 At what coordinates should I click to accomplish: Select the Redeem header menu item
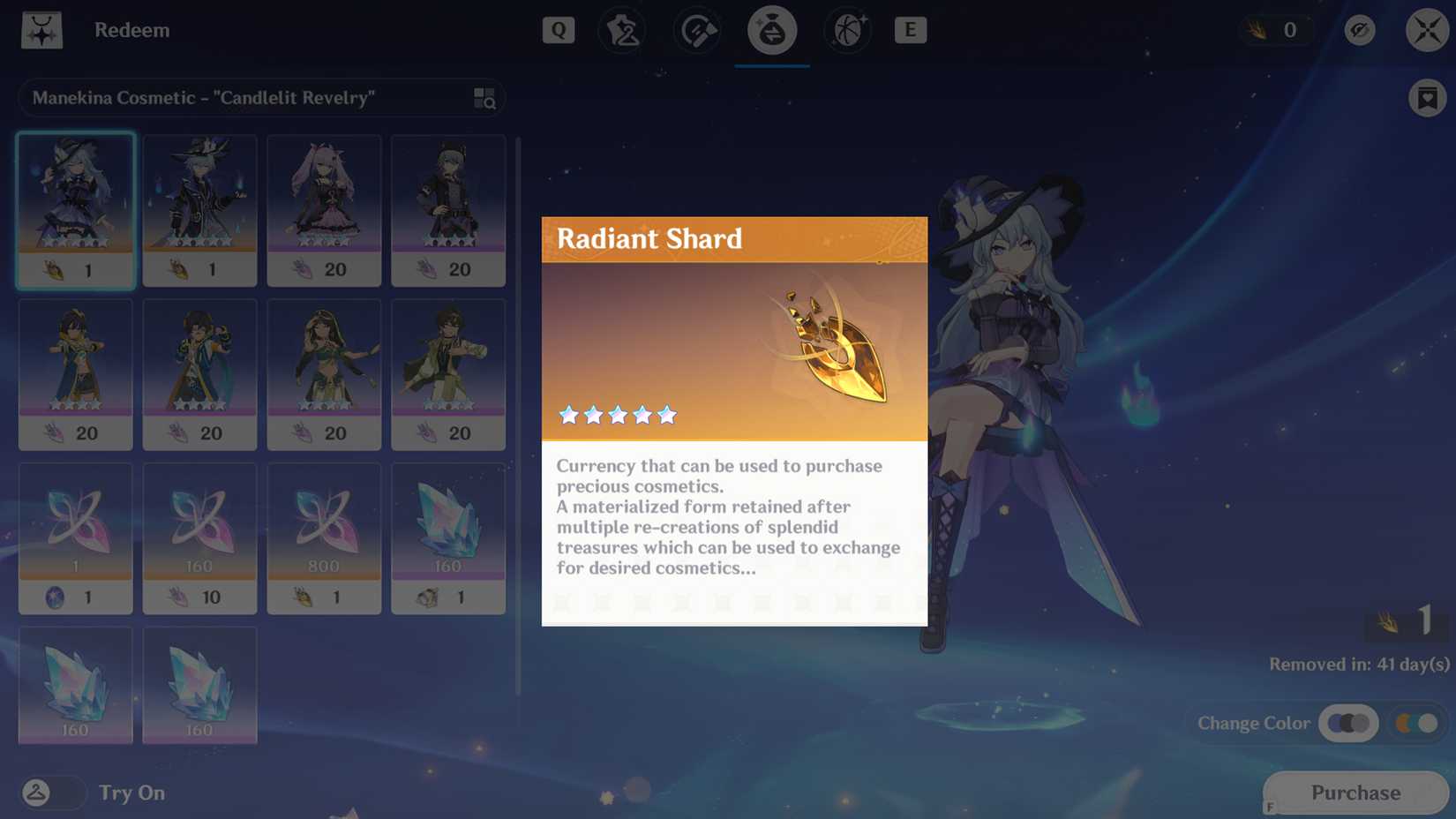pyautogui.click(x=132, y=29)
